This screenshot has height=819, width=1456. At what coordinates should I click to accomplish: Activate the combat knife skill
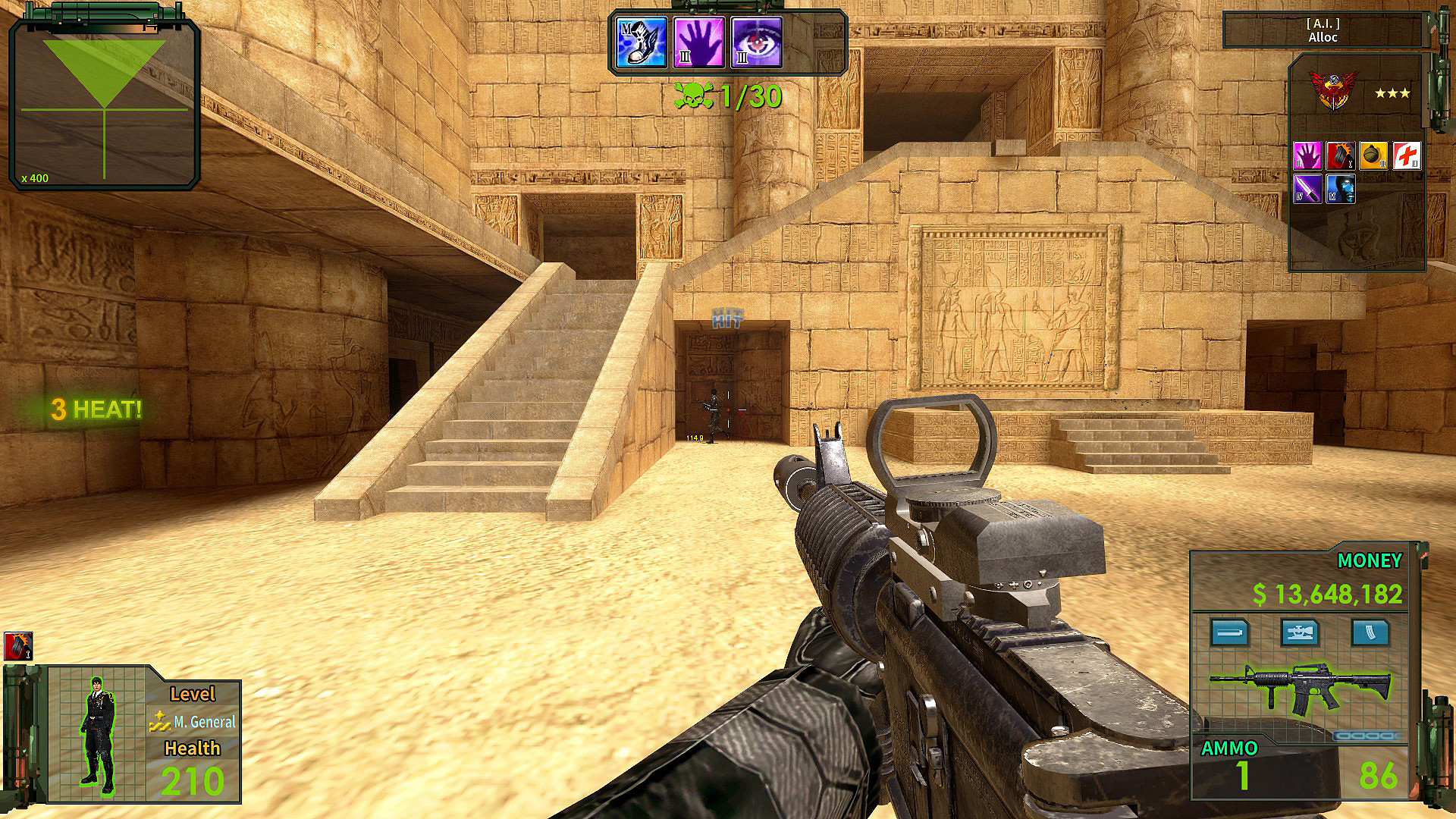click(x=1307, y=189)
